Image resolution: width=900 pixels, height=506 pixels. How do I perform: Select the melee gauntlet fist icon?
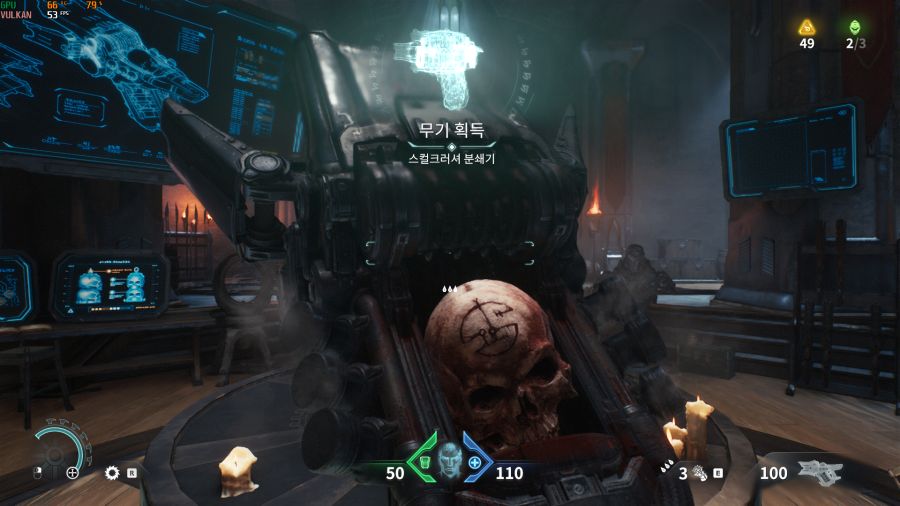pyautogui.click(x=700, y=473)
